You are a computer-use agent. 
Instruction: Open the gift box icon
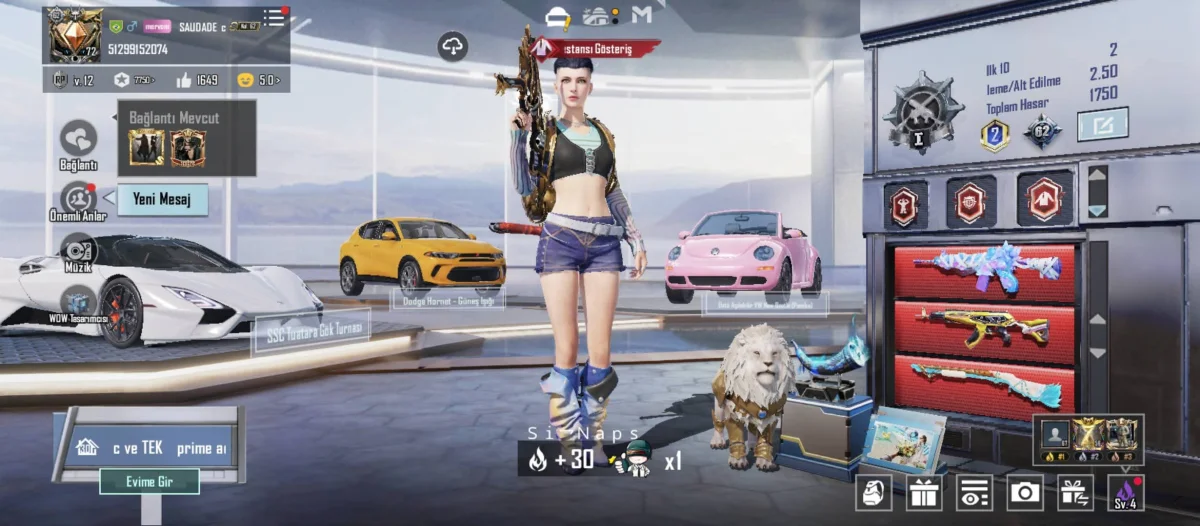point(924,491)
